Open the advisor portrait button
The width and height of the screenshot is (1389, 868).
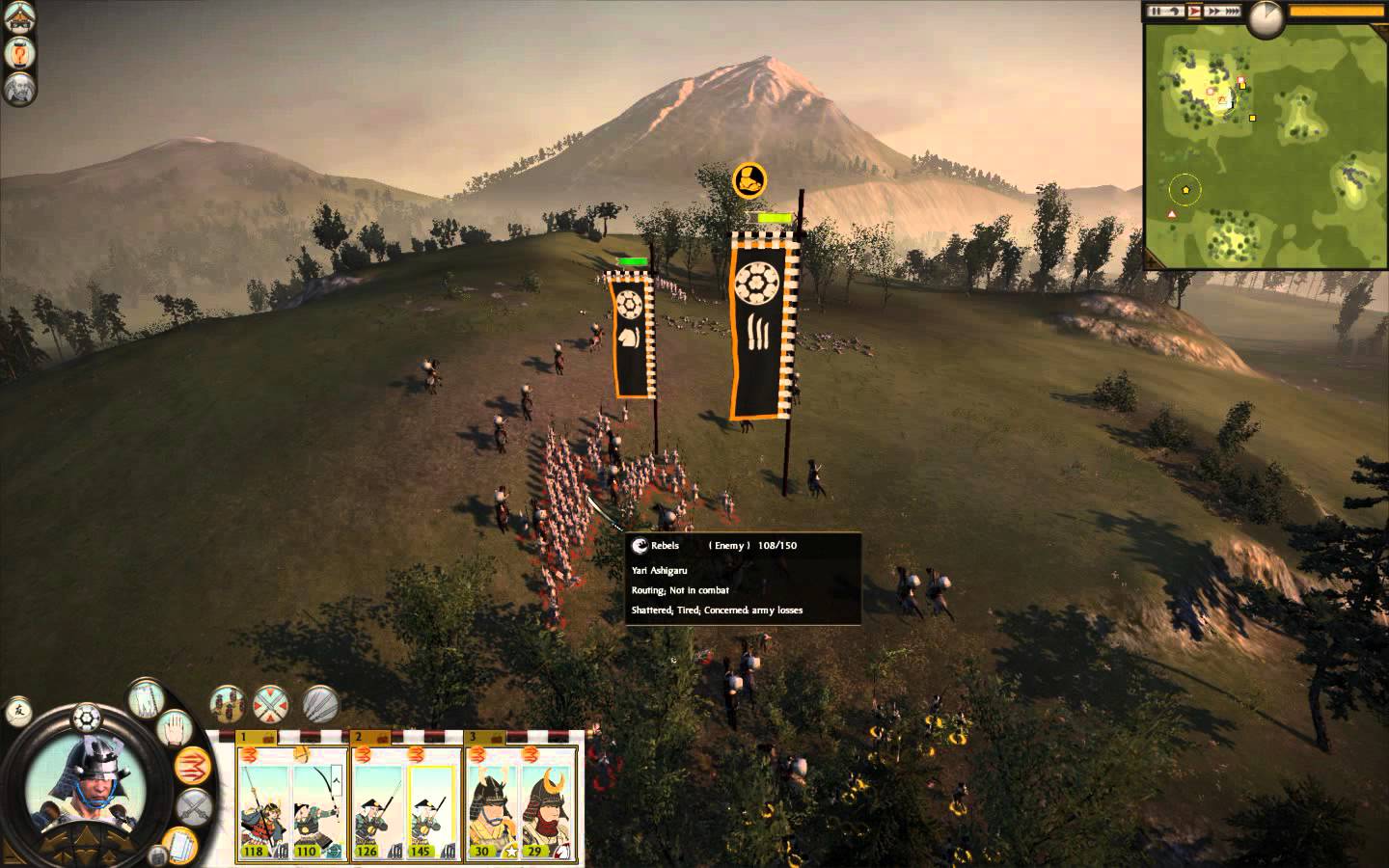21,90
